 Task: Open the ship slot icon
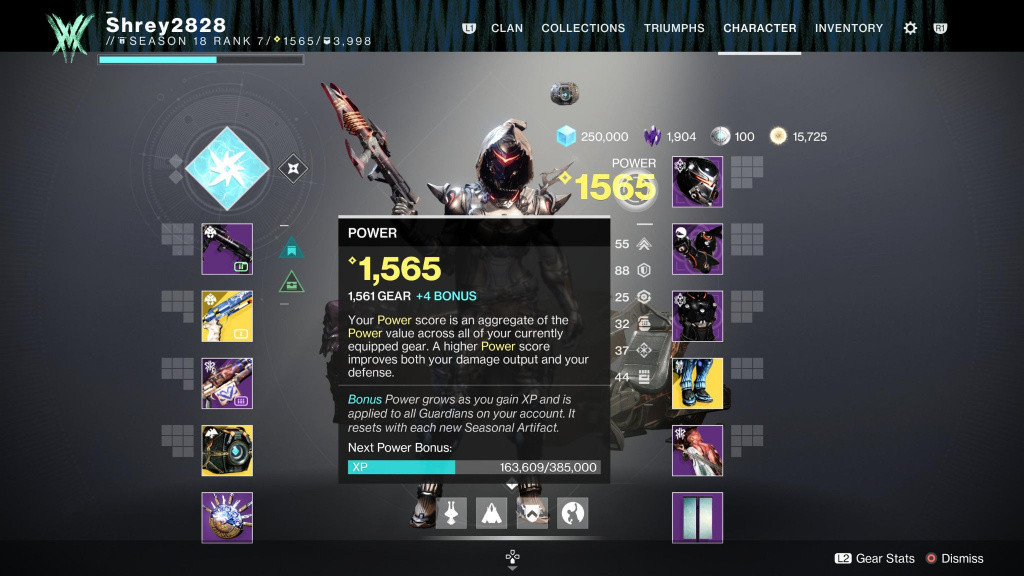coord(491,513)
